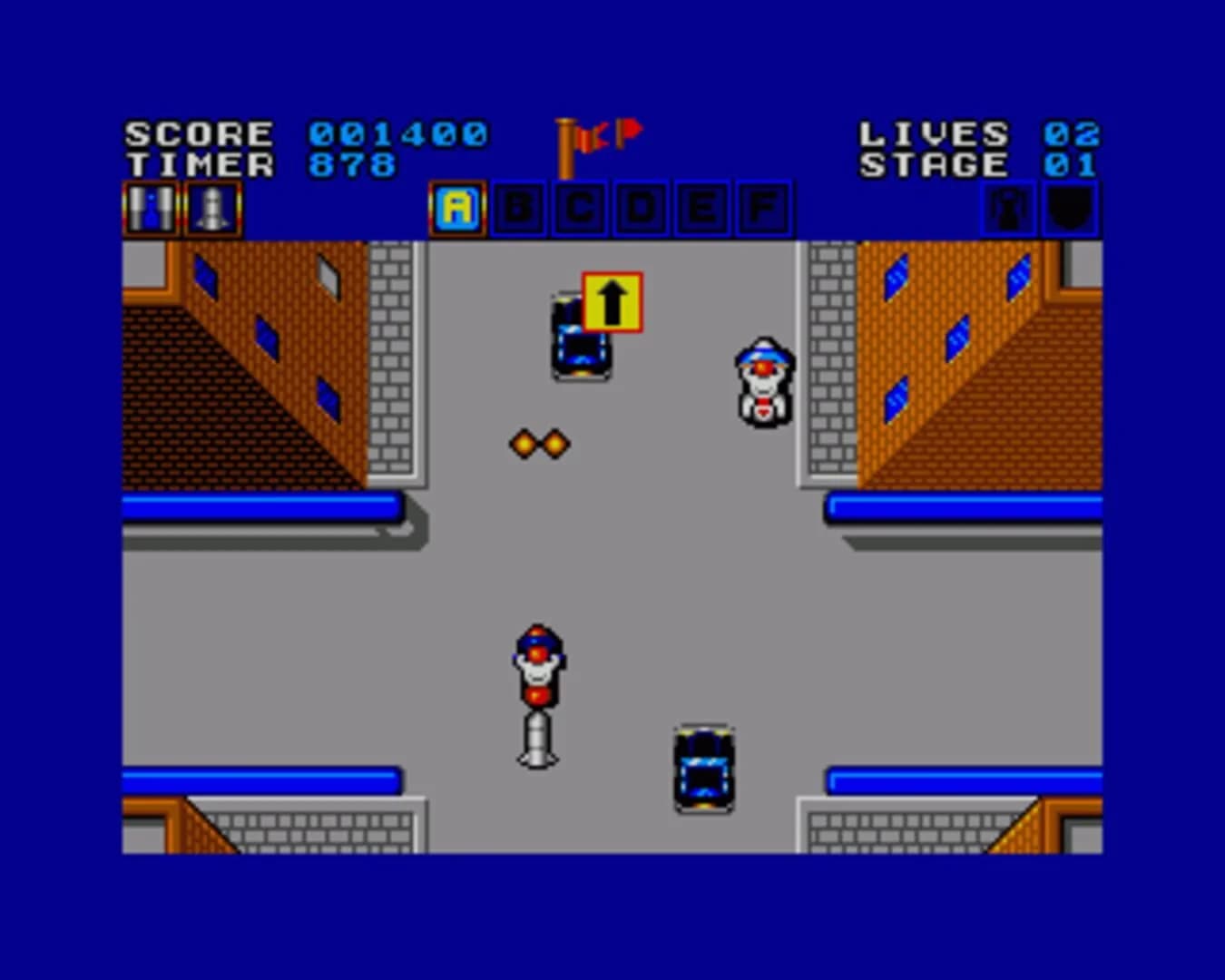The width and height of the screenshot is (1225, 980).
Task: Collect the pair of orange diamond pickups
Action: [x=540, y=443]
